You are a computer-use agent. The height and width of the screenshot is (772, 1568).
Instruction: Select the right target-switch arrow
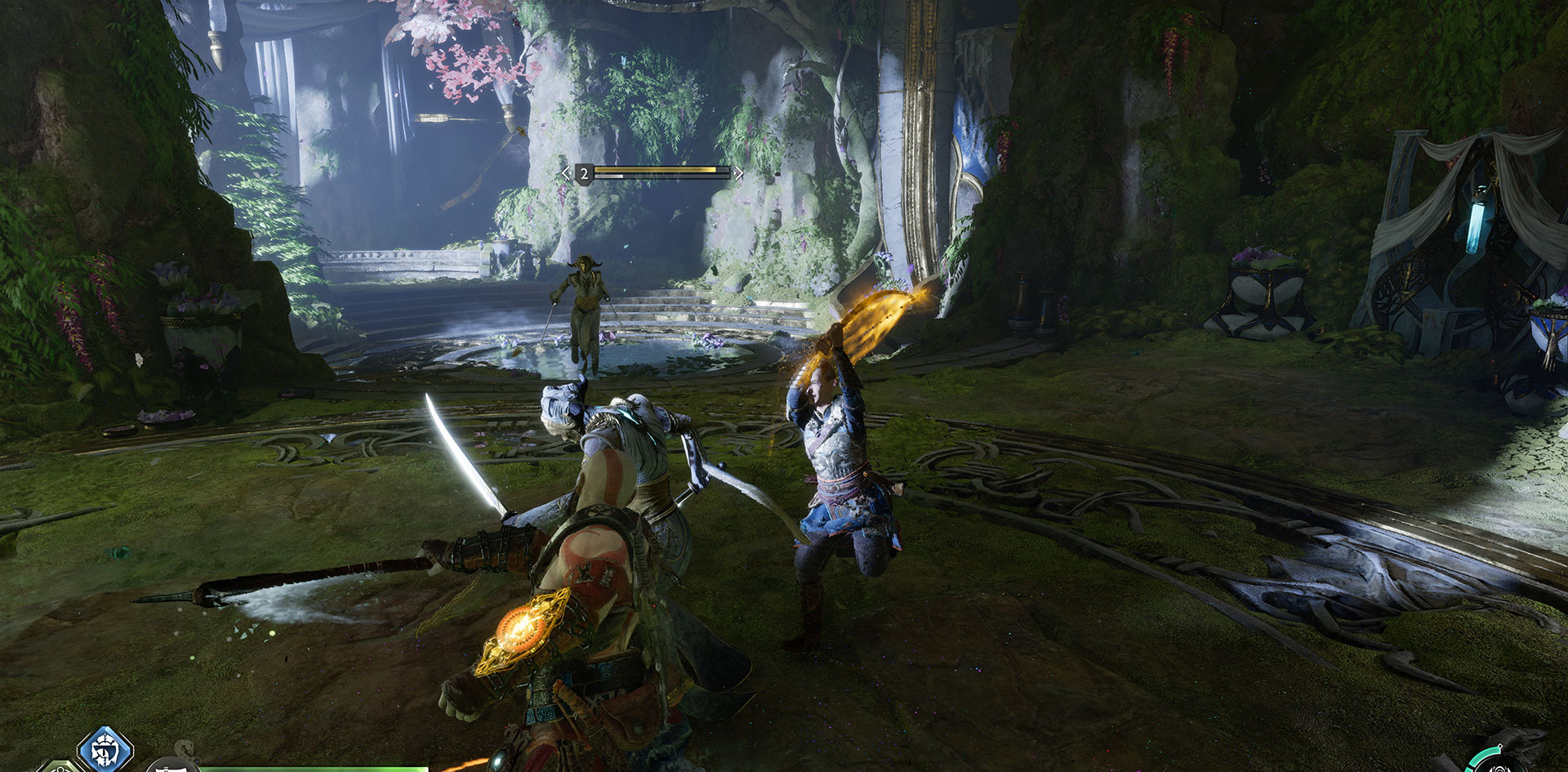(739, 173)
